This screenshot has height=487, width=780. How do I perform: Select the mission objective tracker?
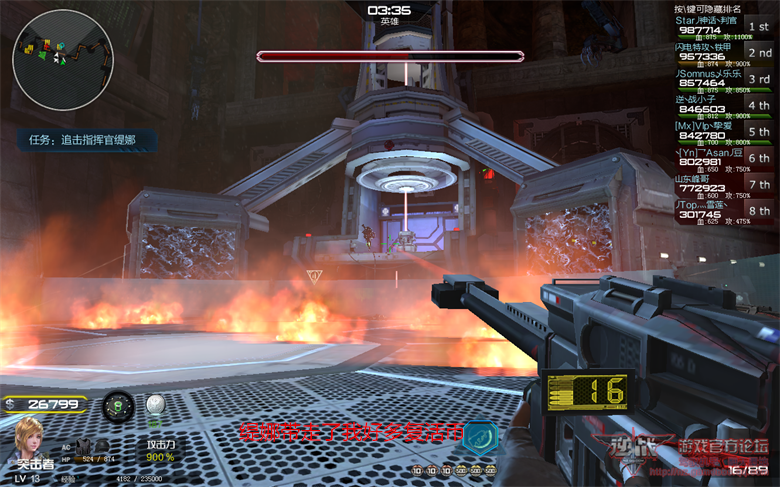click(x=82, y=140)
